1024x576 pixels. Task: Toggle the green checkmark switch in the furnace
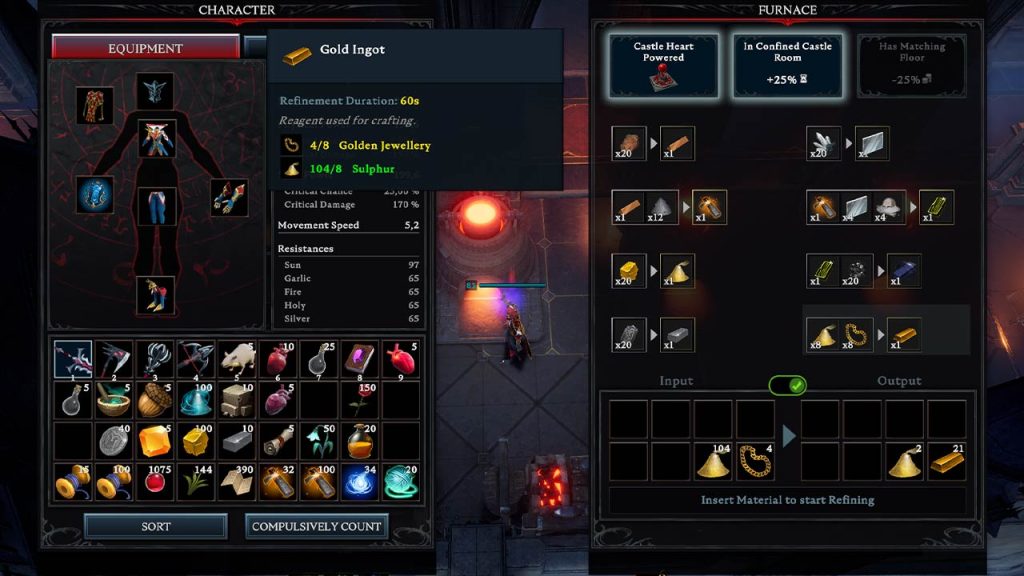click(x=787, y=385)
